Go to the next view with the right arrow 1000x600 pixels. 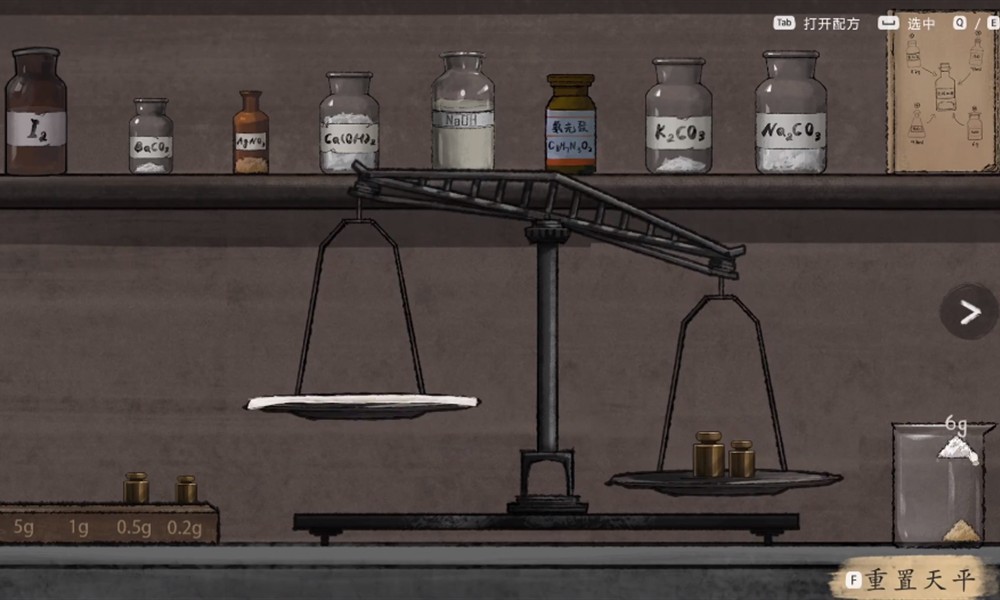tap(968, 312)
